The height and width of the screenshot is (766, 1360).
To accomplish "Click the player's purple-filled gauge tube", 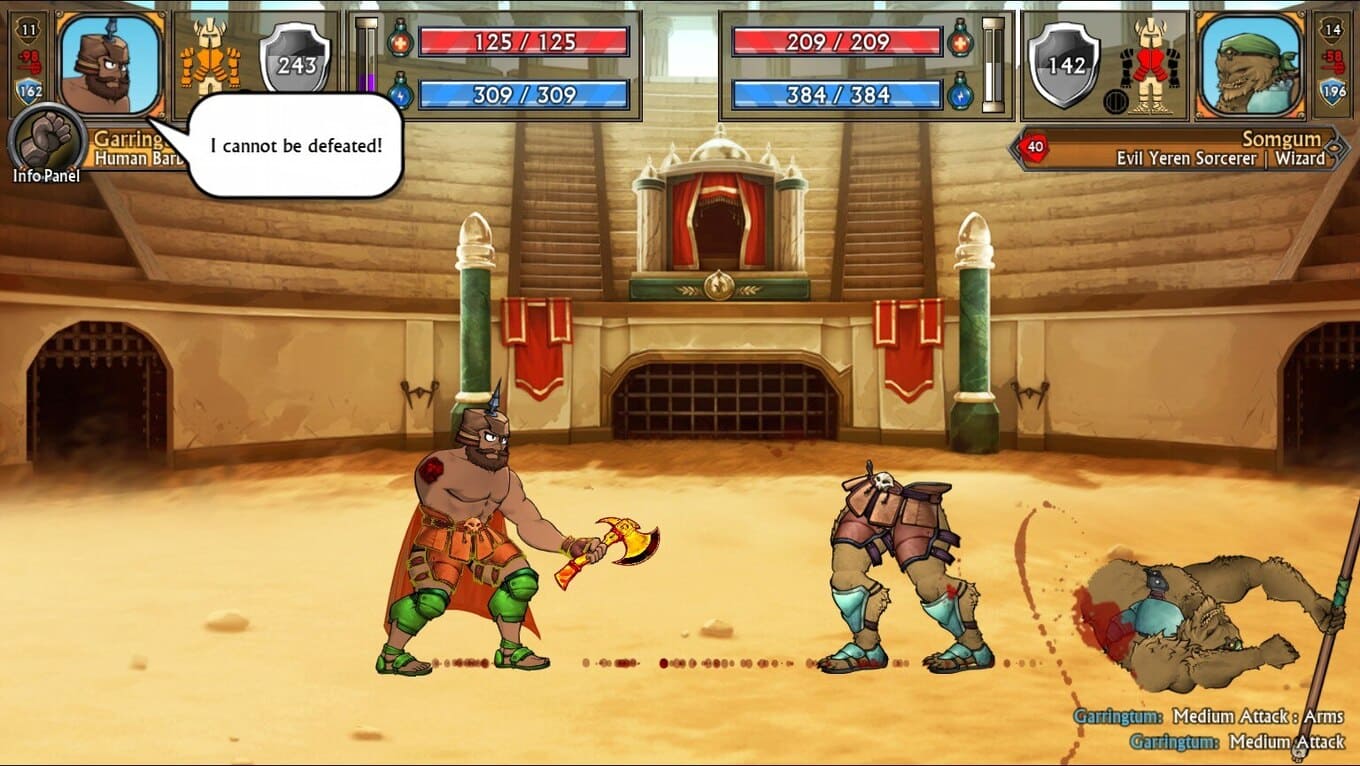I will point(367,62).
